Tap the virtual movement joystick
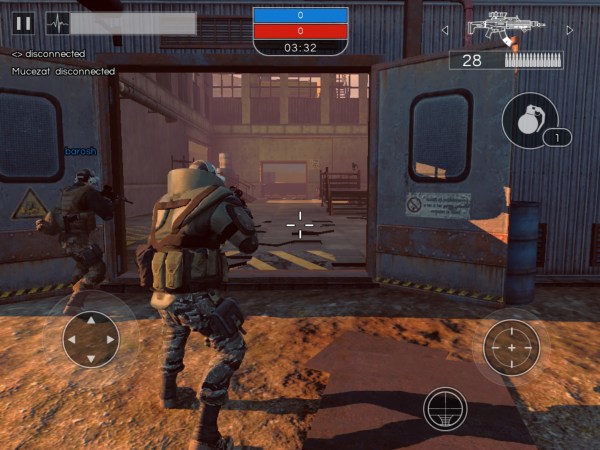 tap(91, 339)
